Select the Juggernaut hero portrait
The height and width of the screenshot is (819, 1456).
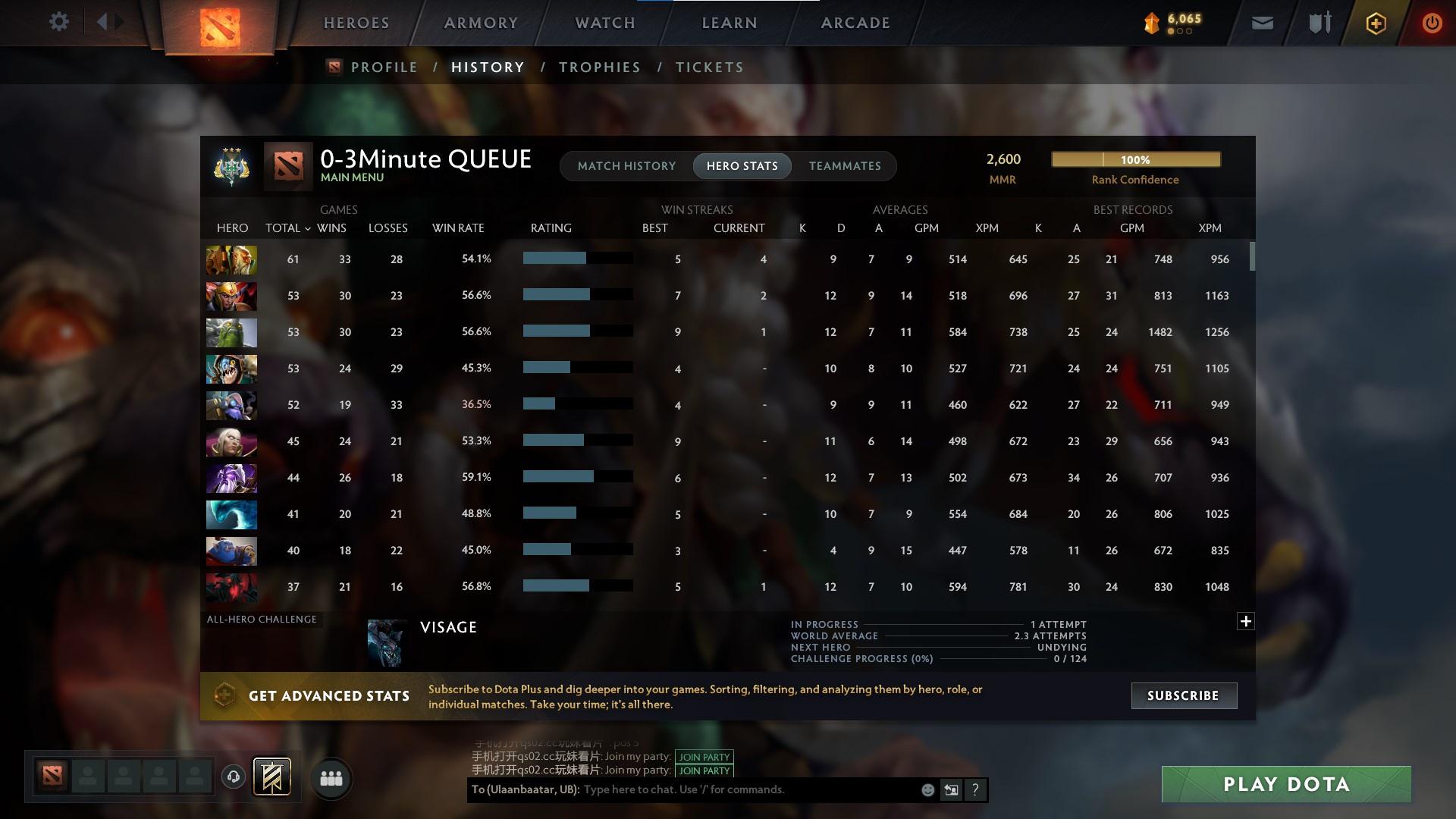point(231,260)
